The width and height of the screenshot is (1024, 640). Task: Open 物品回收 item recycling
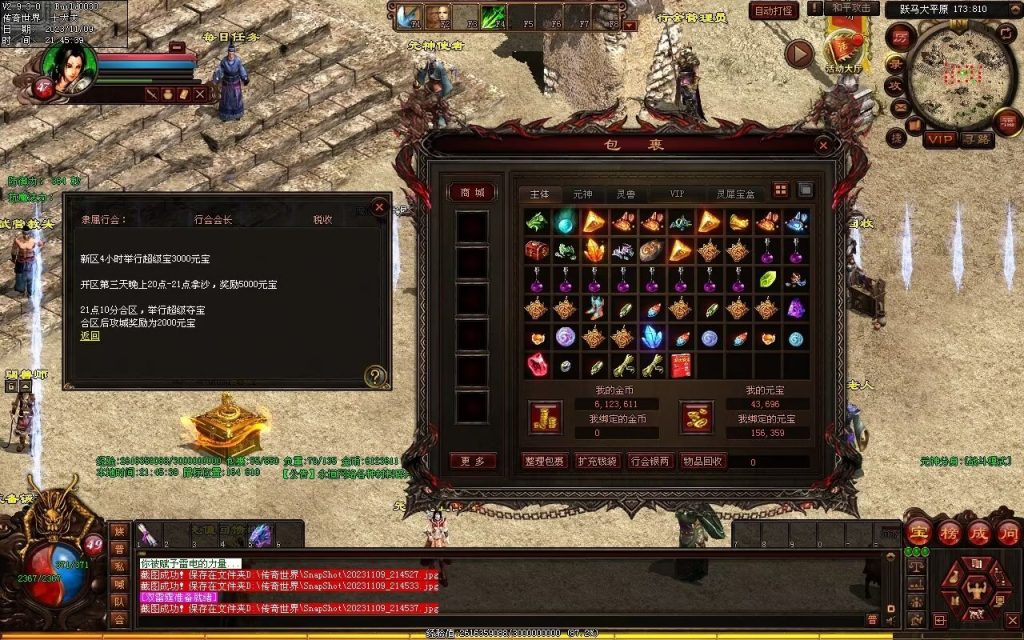click(702, 461)
